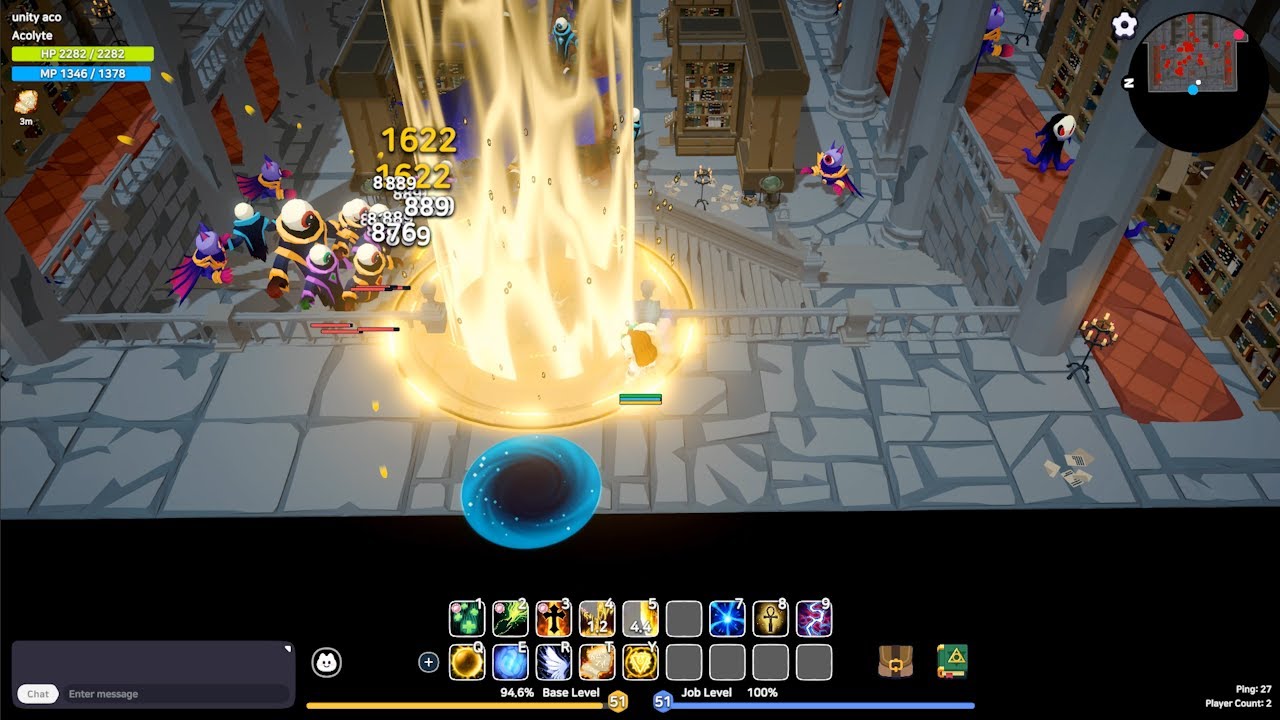This screenshot has width=1280, height=720.
Task: Open the brown backpack inventory
Action: pyautogui.click(x=895, y=661)
